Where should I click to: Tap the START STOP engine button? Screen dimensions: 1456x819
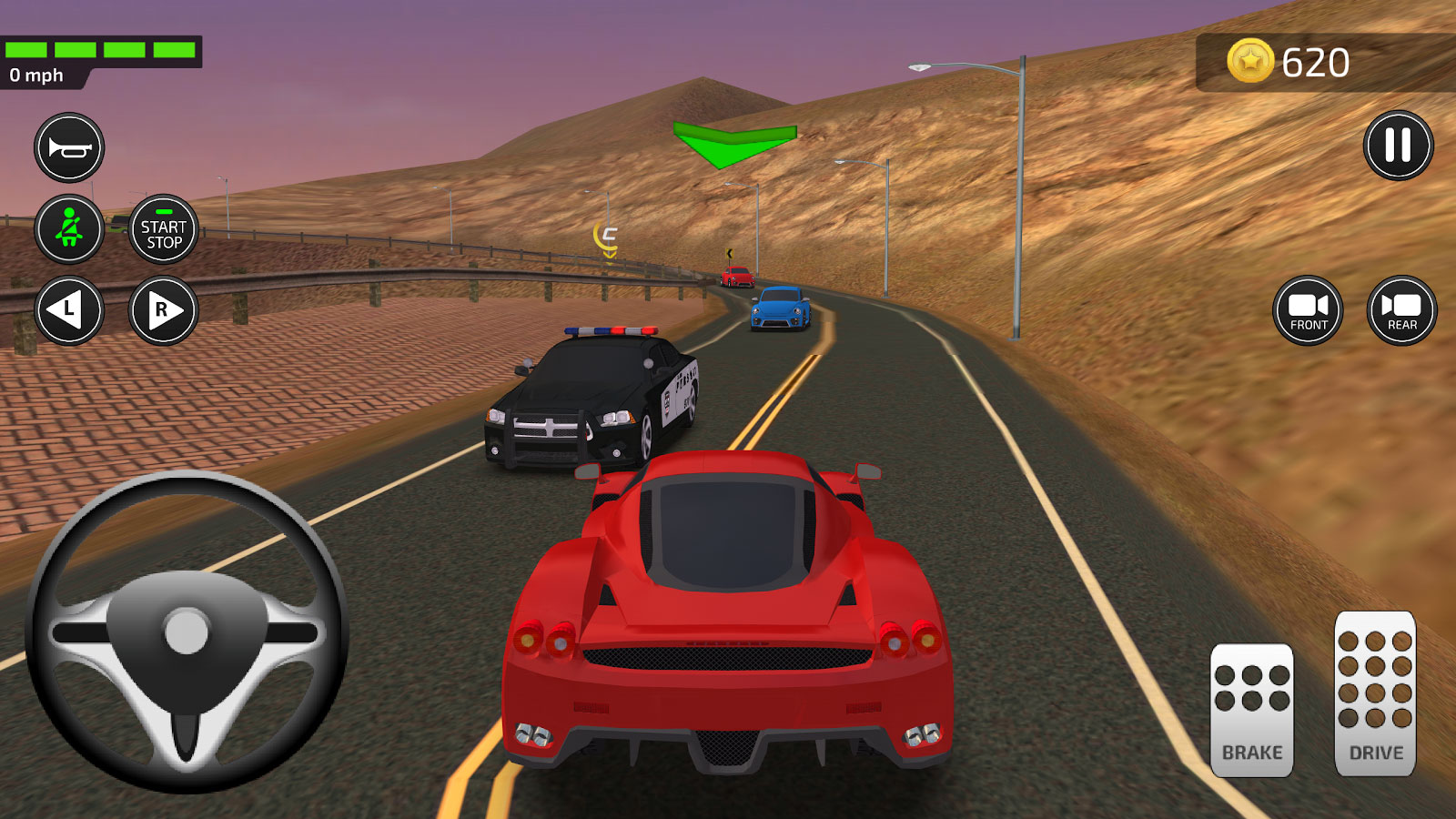[x=164, y=229]
